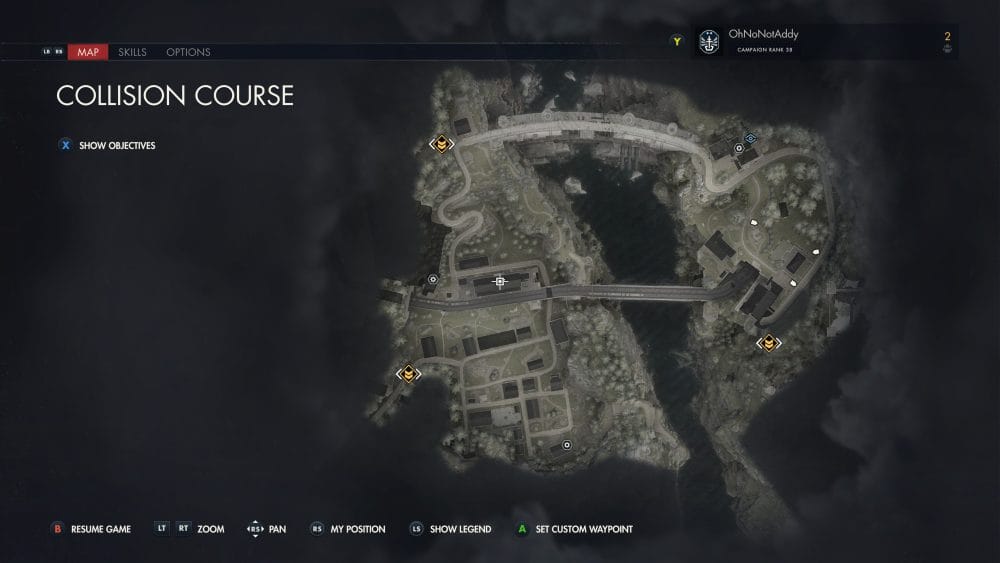Click the gold marker below the bridge's east end
Viewport: 1000px width, 563px height.
point(768,343)
